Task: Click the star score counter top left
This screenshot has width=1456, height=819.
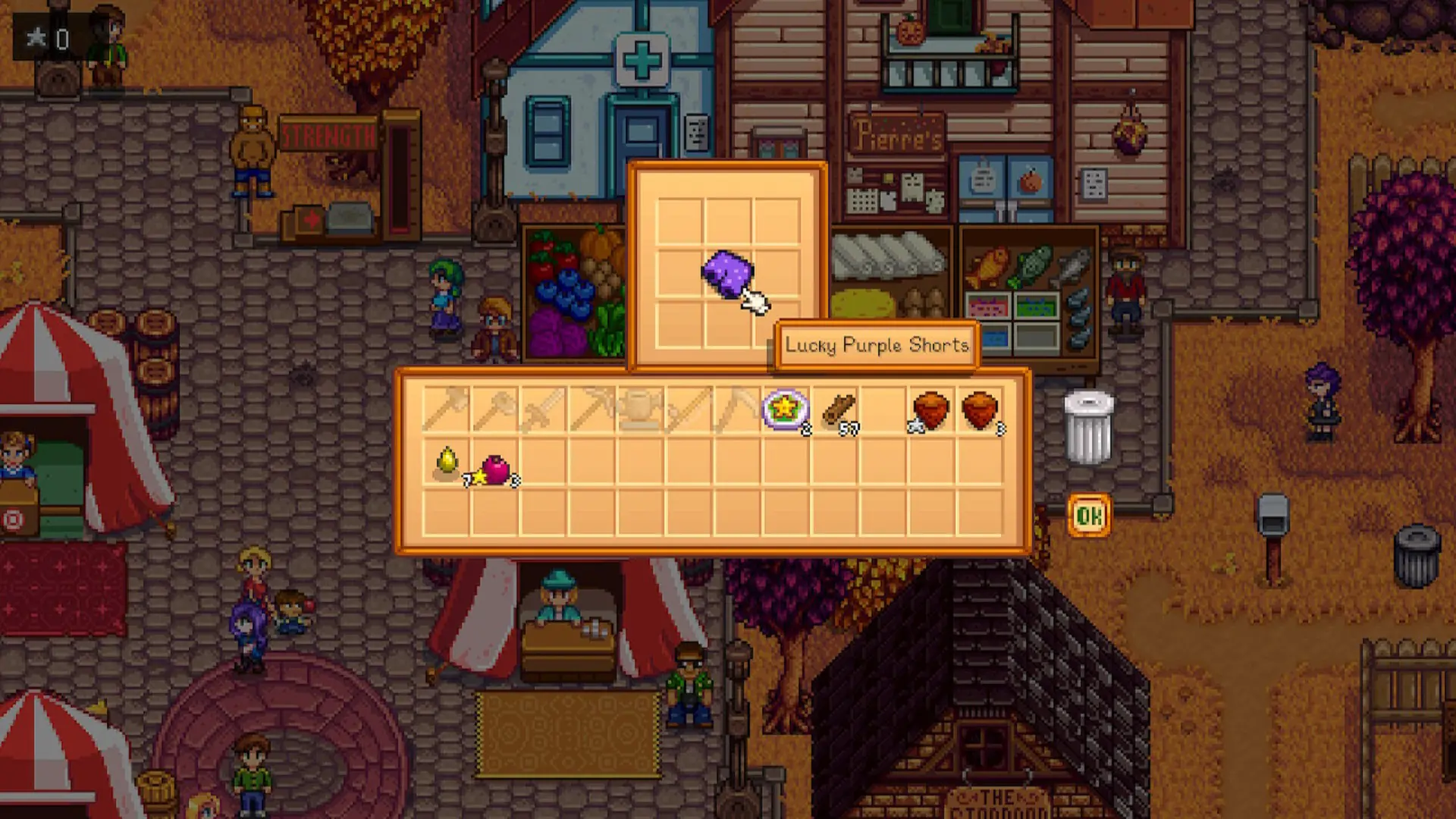Action: click(x=45, y=33)
